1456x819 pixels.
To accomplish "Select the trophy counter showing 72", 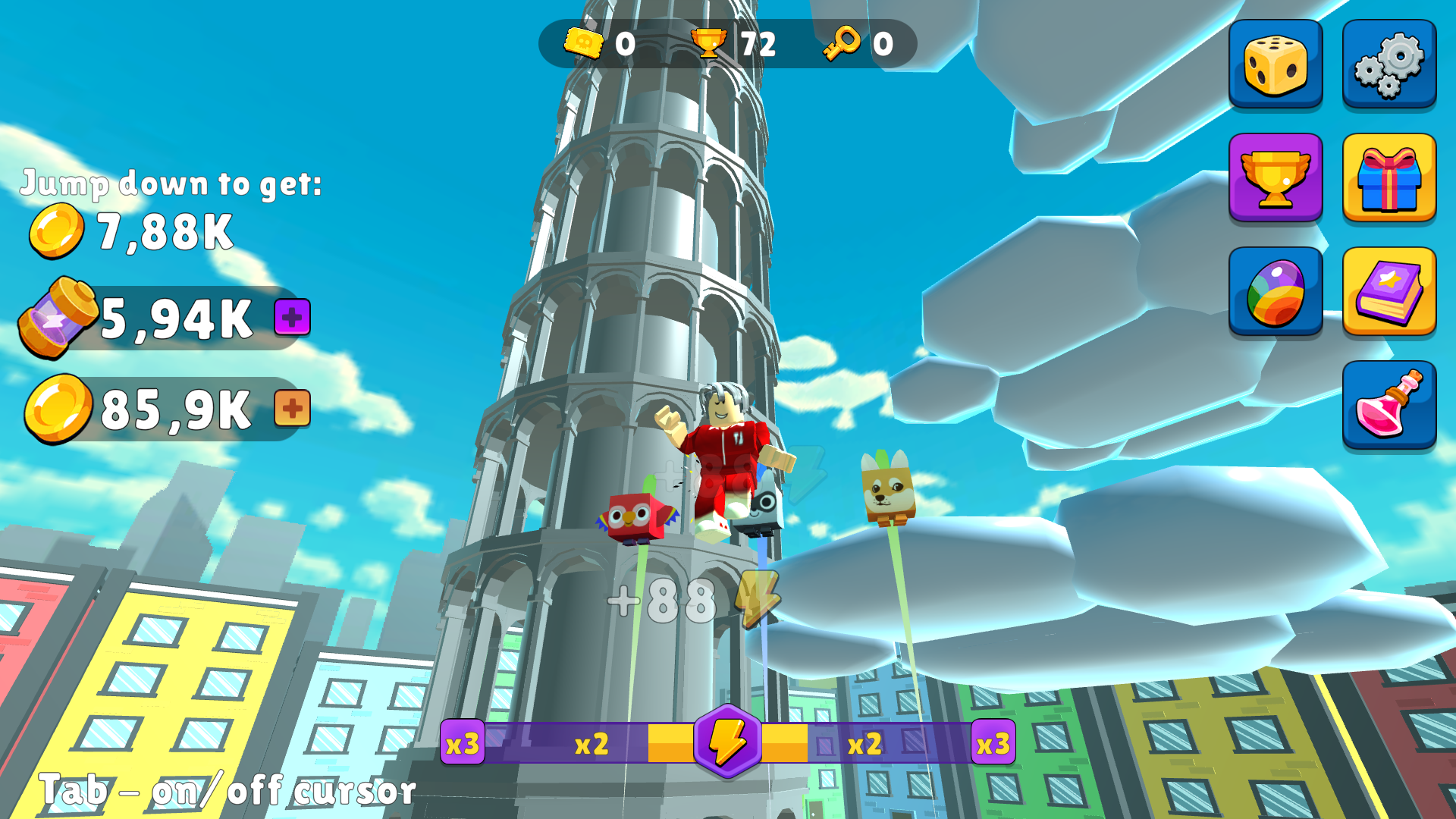I will [728, 43].
